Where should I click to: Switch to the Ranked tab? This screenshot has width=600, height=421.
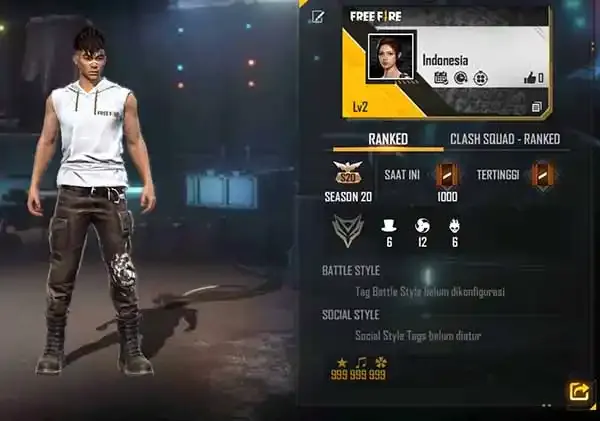coord(388,139)
